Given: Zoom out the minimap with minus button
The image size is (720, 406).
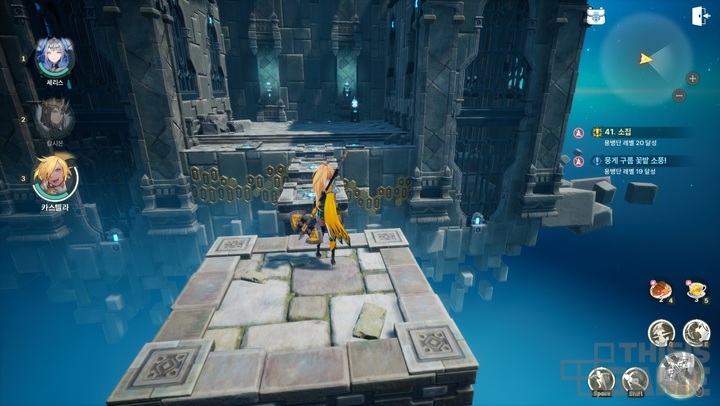Looking at the screenshot, I should 679,96.
